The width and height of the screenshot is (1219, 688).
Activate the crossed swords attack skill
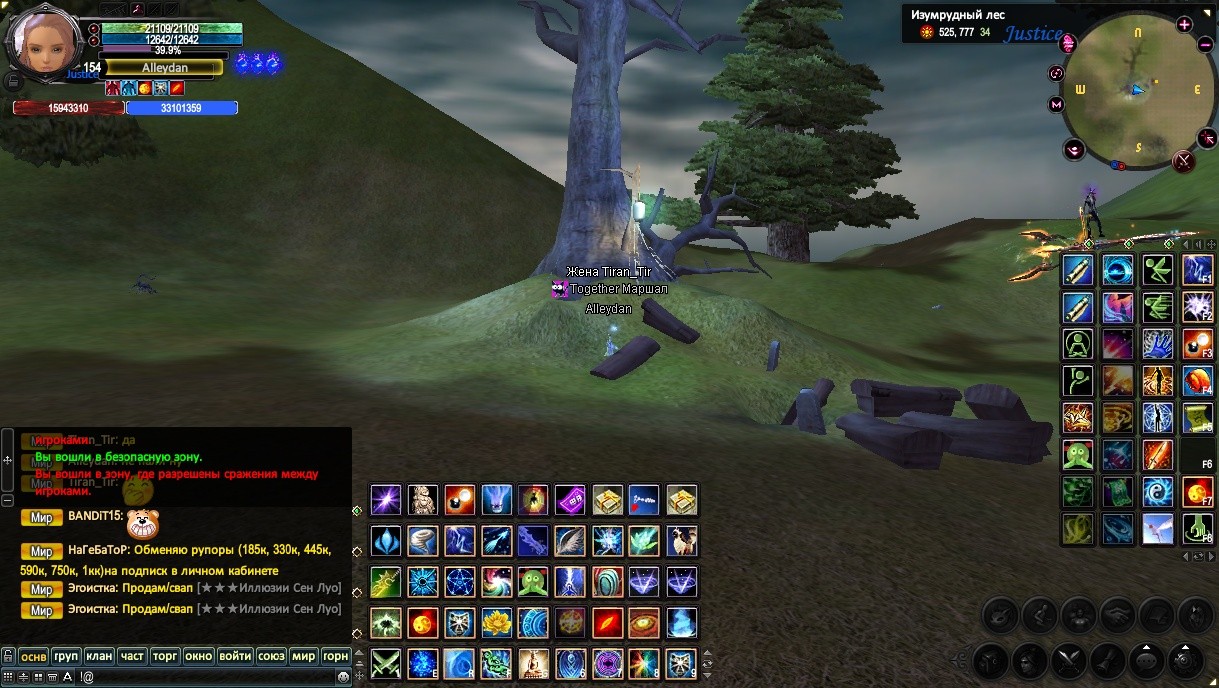386,663
